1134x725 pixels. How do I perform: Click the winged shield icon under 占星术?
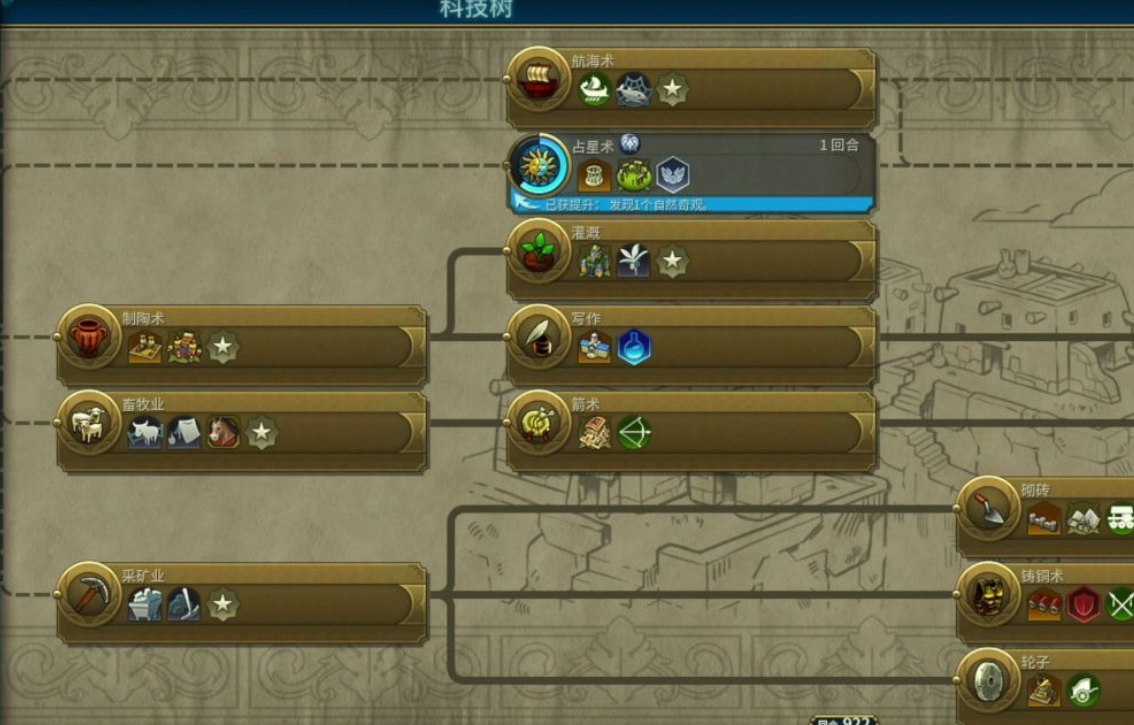(673, 175)
